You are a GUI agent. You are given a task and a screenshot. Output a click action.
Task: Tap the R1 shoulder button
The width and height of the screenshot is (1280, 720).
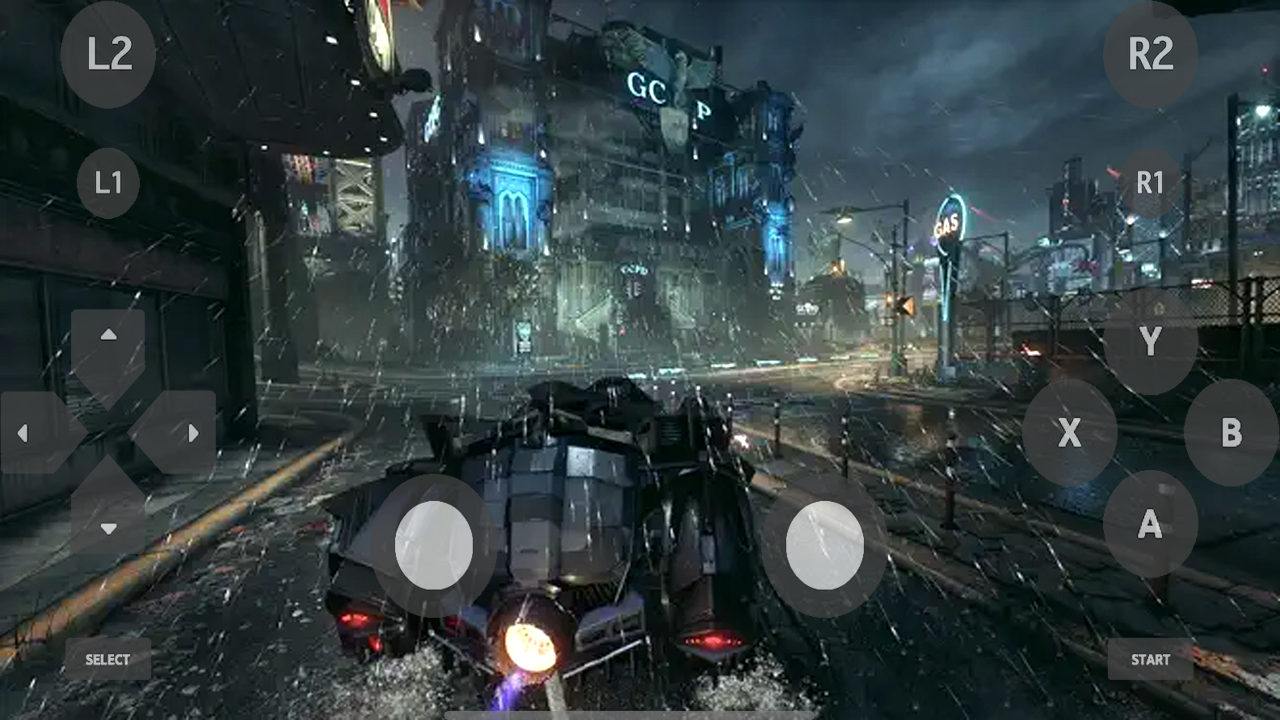pyautogui.click(x=1152, y=183)
